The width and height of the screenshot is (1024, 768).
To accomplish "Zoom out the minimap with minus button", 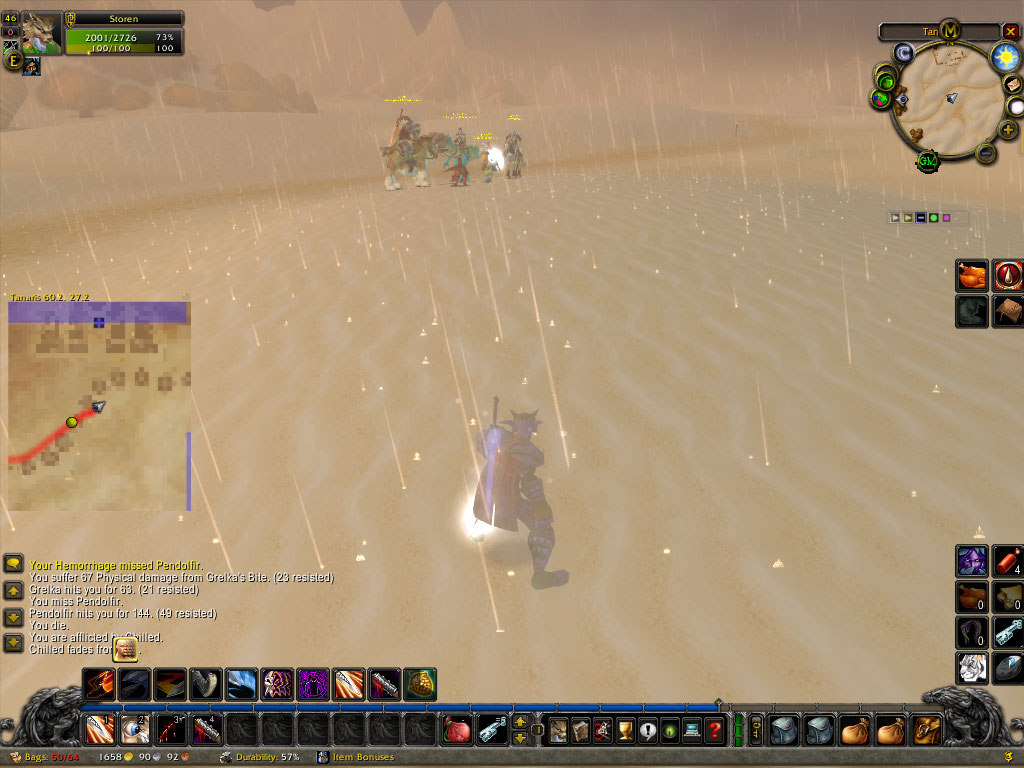I will [985, 153].
